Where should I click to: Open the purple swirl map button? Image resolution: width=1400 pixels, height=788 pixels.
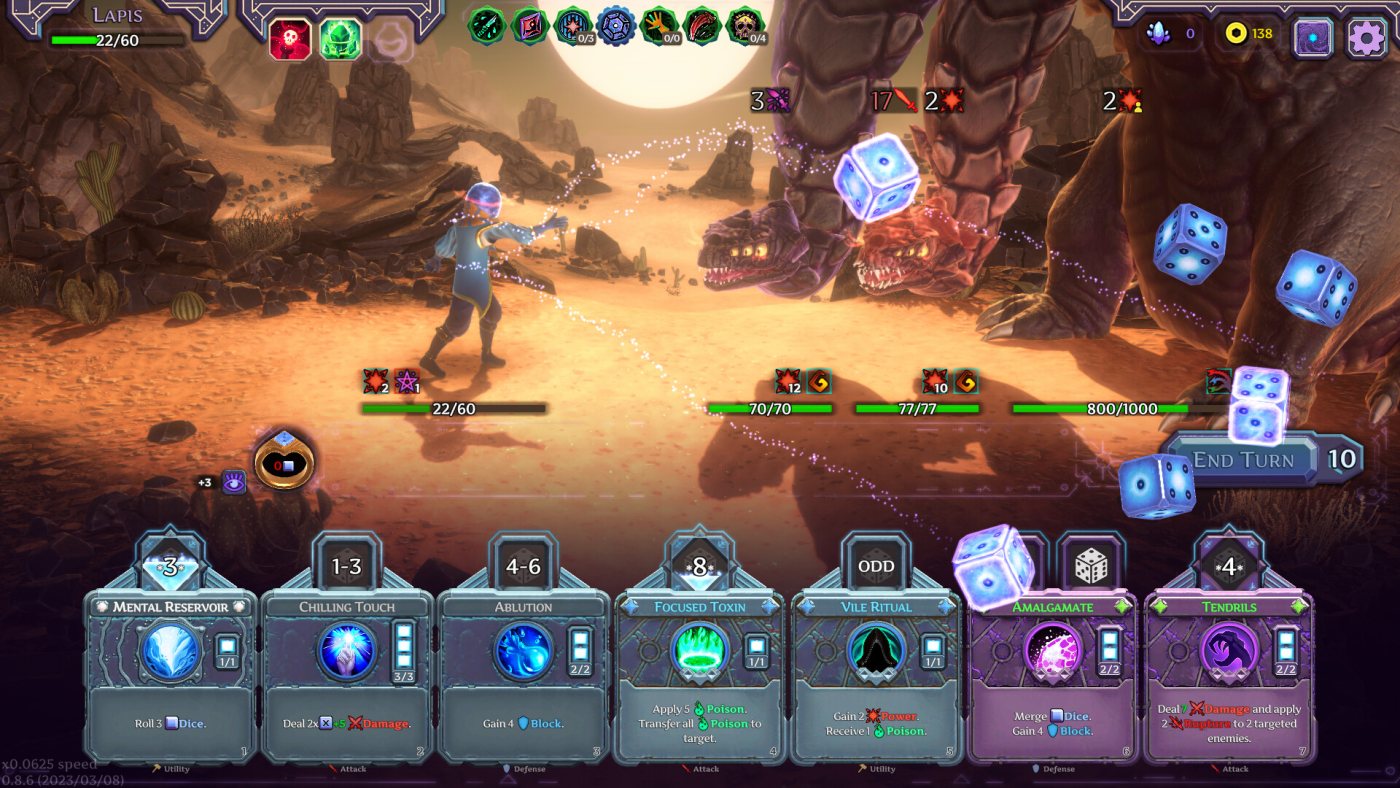click(x=1313, y=38)
